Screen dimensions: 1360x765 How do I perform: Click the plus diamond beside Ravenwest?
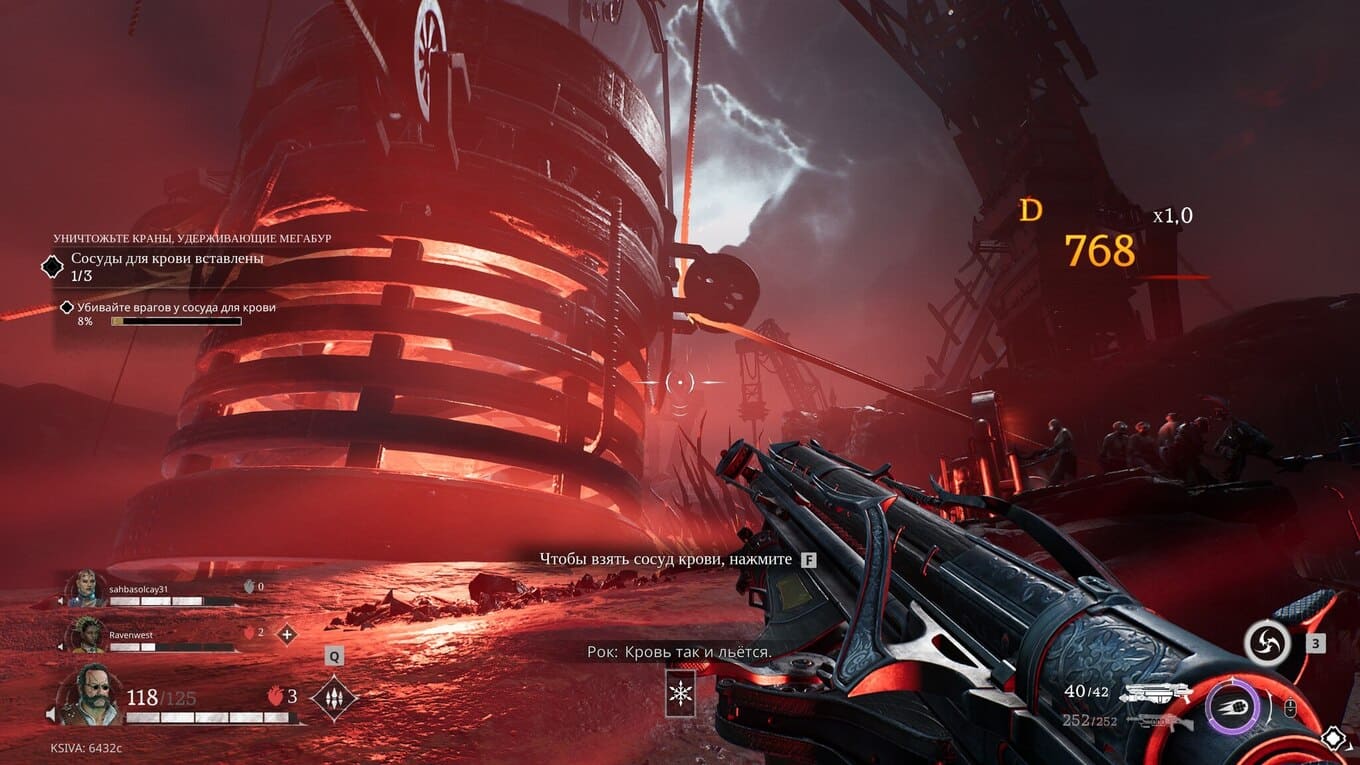tap(287, 634)
